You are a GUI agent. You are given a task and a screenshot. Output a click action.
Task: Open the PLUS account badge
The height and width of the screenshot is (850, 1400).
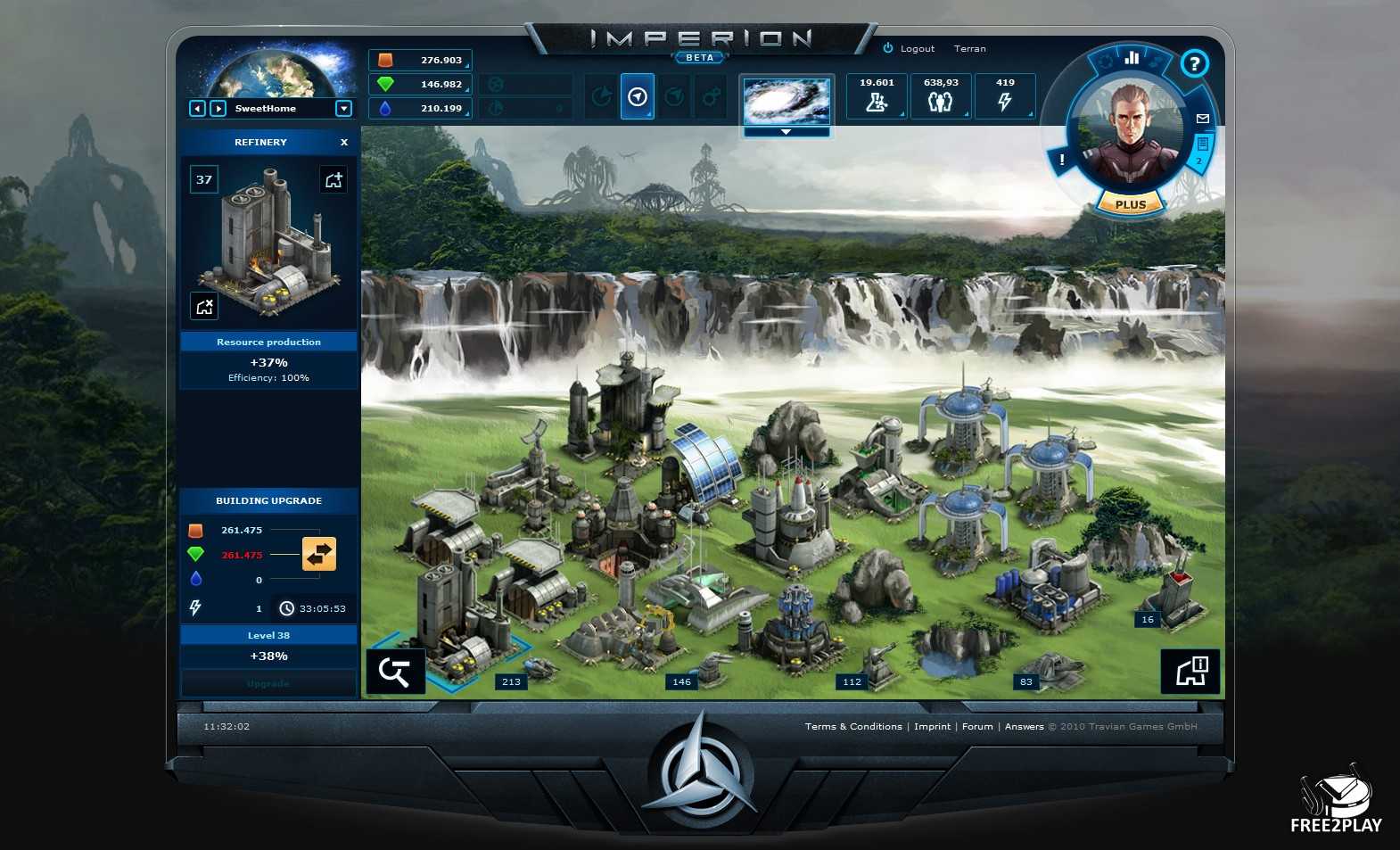point(1130,204)
